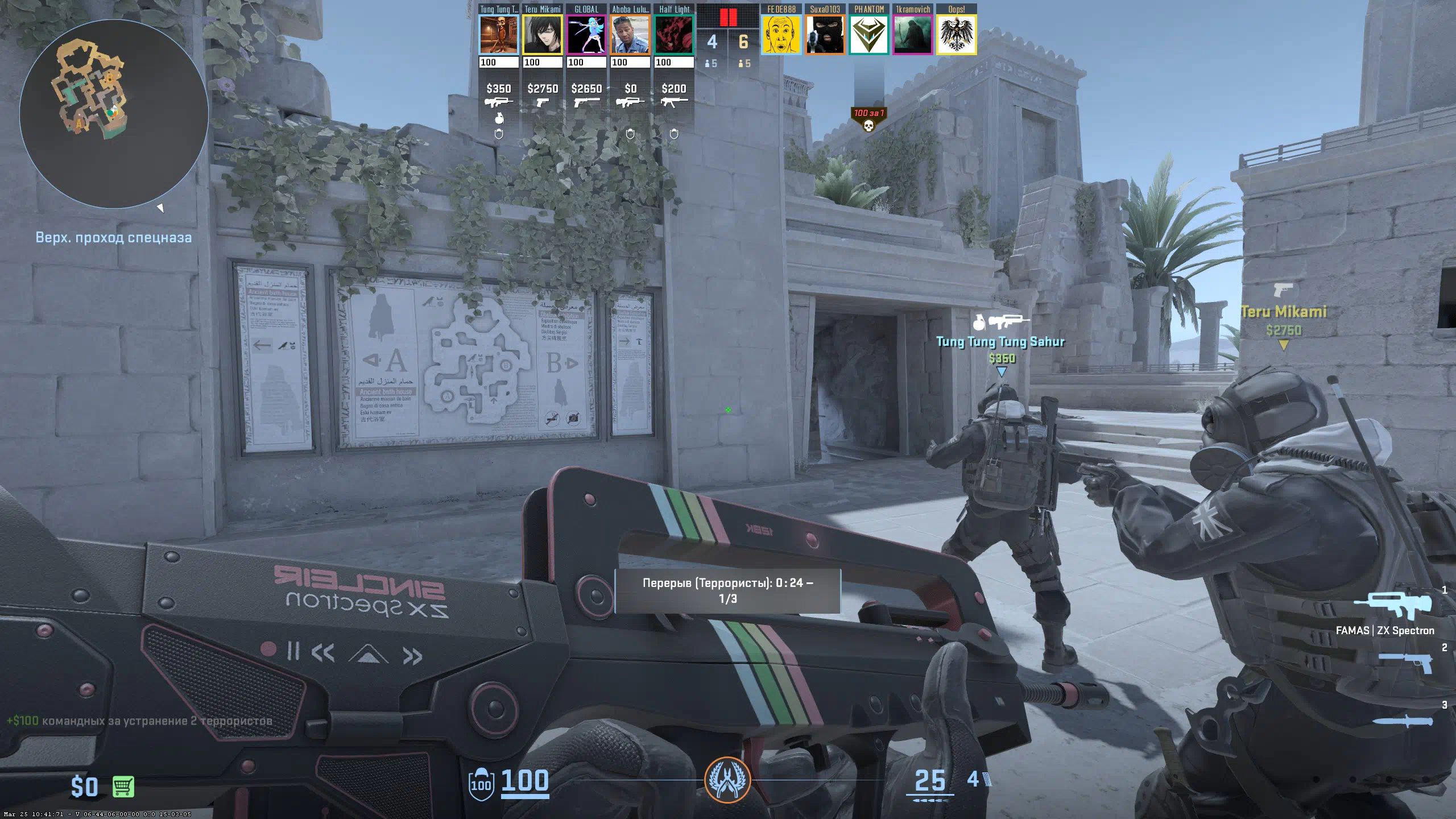Open the buy menu cart icon
Viewport: 1456px width, 819px height.
tap(123, 787)
